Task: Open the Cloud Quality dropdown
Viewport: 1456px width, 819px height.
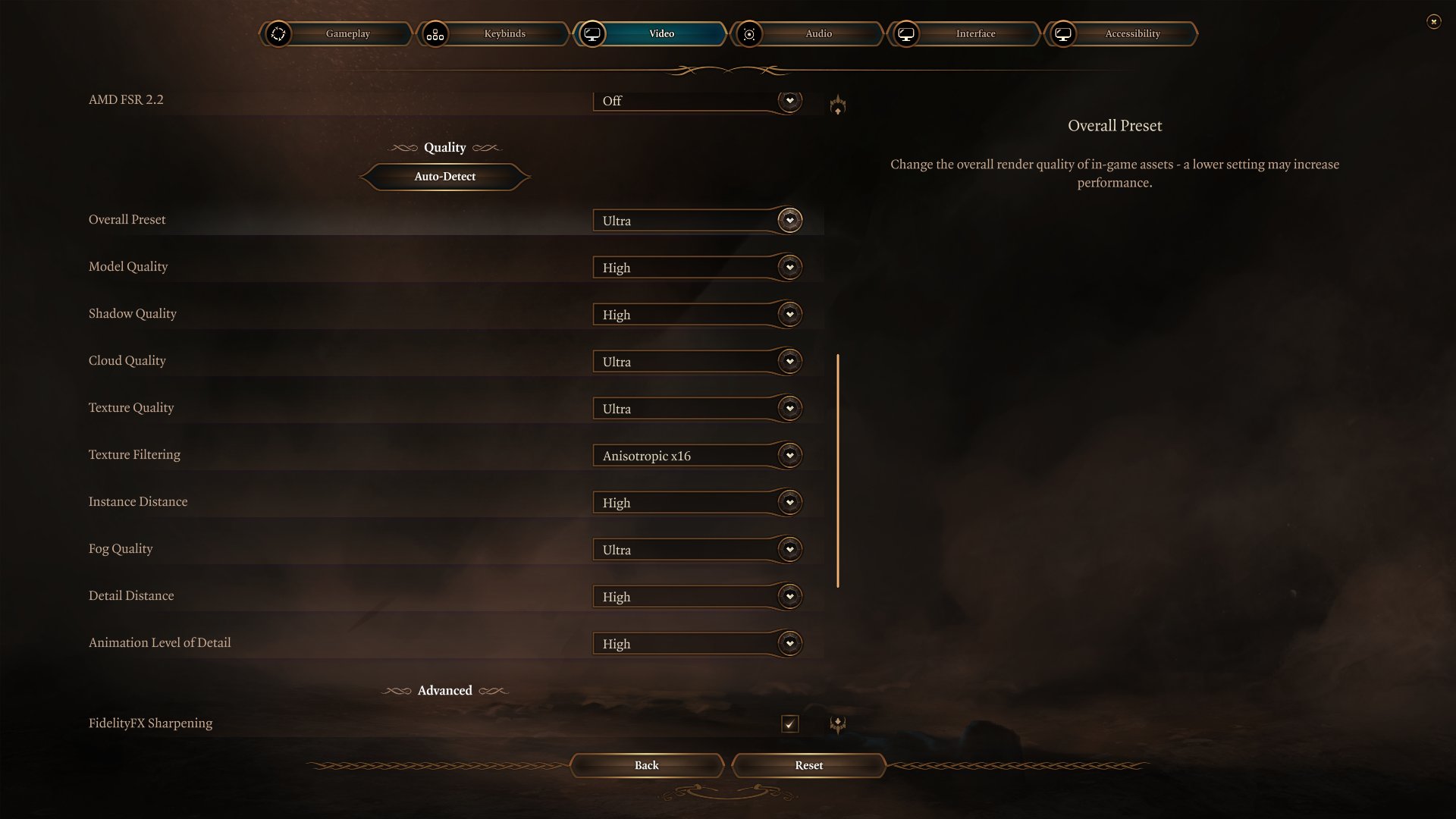Action: point(697,362)
